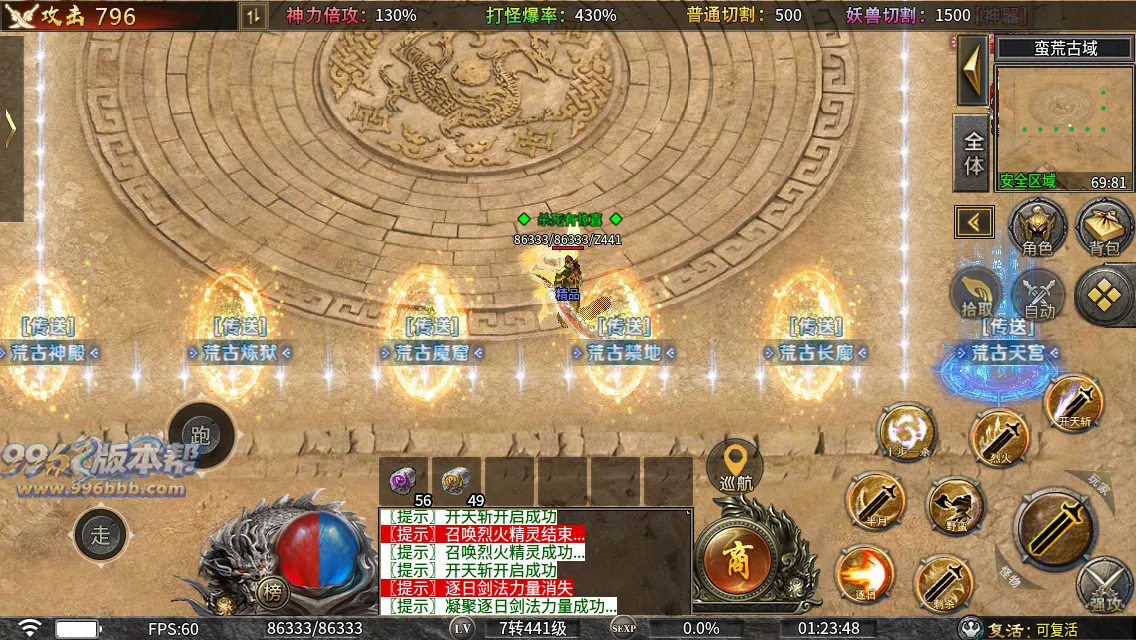1136x640 pixels.
Task: Toggle the 强攻 forced attack button
Action: click(1106, 588)
